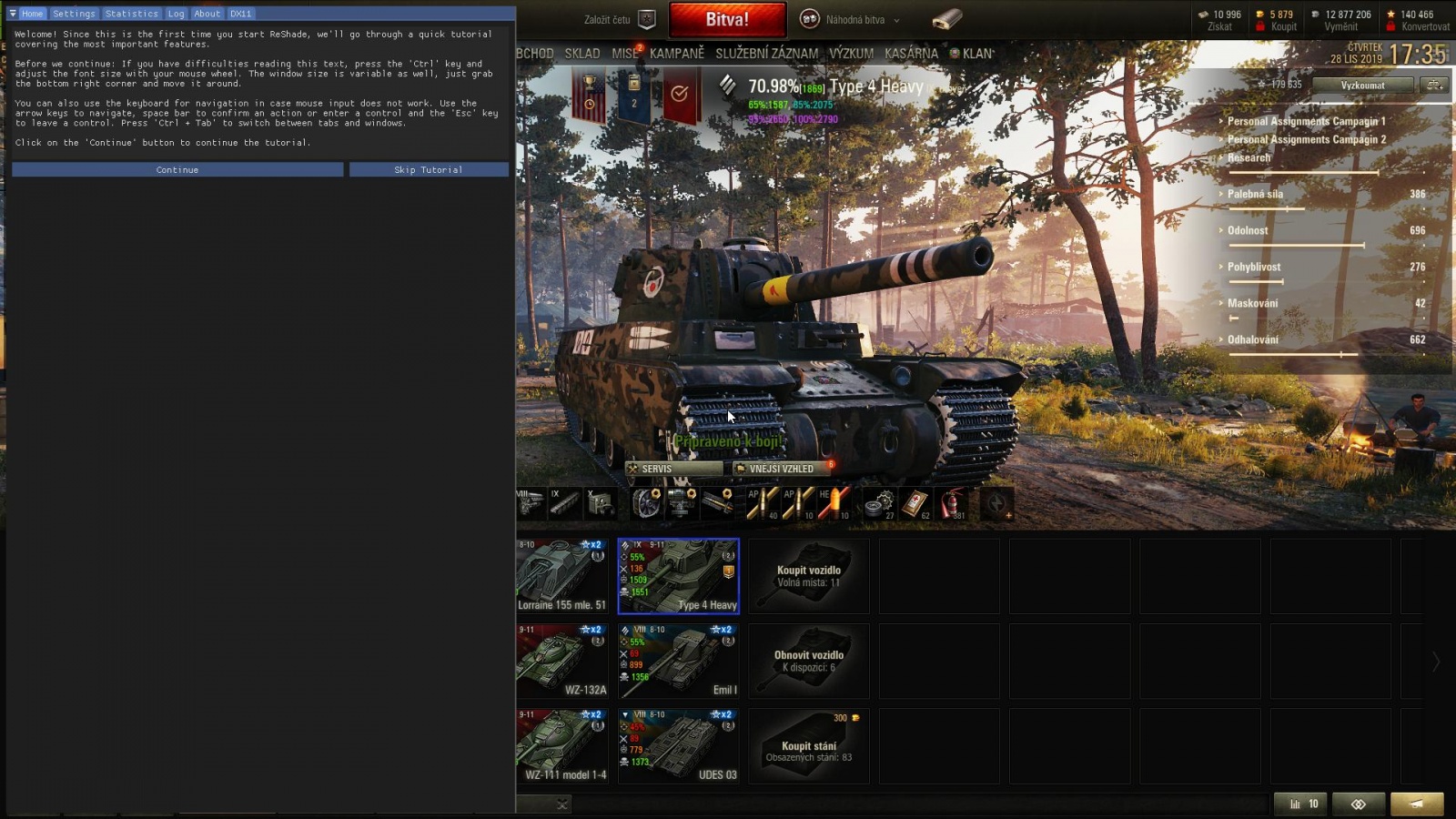Open the KAMPANĚ campaign menu
Viewport: 1456px width, 819px height.
pos(677,54)
